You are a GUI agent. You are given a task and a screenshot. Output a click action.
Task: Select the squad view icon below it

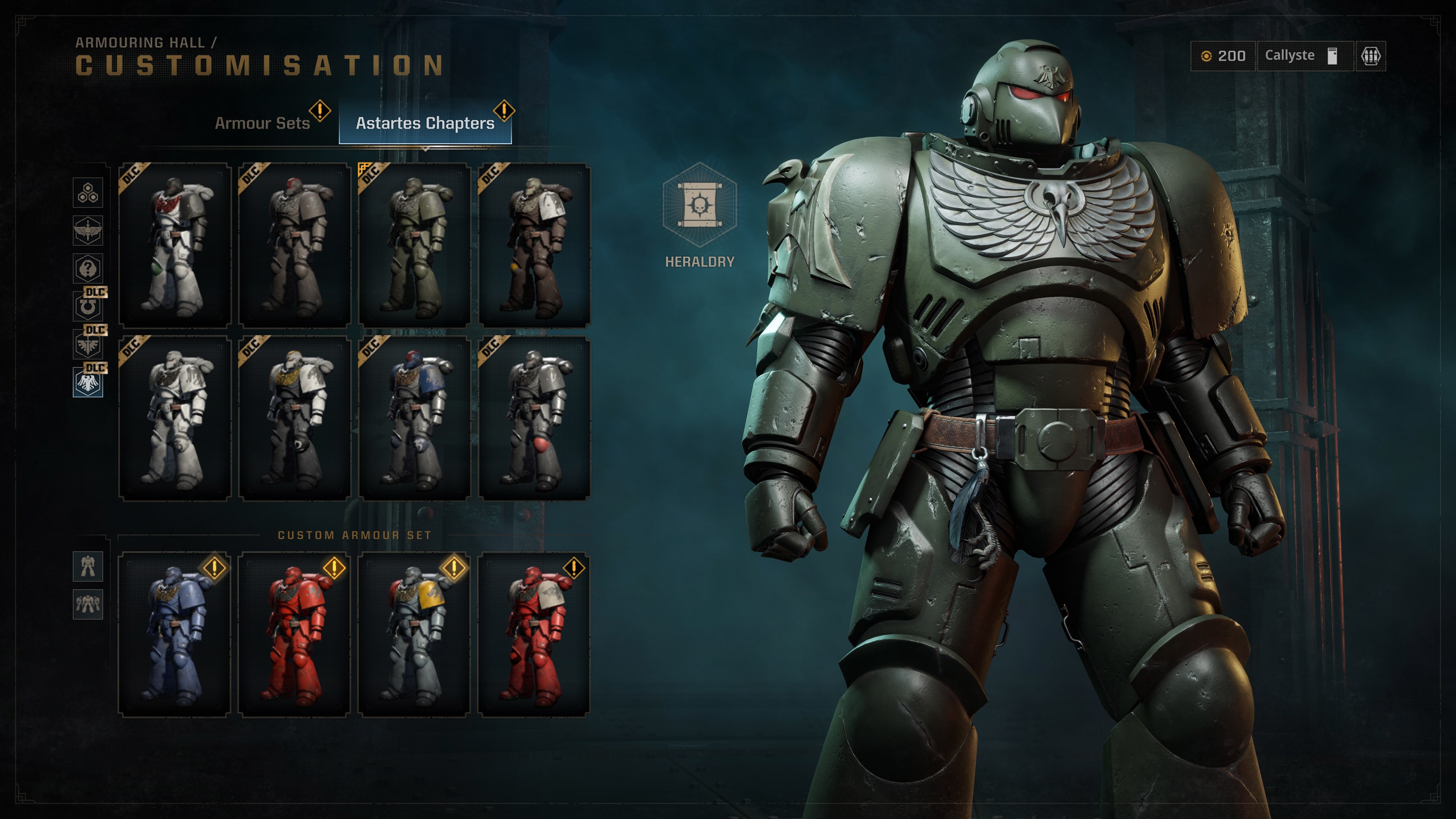click(x=88, y=604)
